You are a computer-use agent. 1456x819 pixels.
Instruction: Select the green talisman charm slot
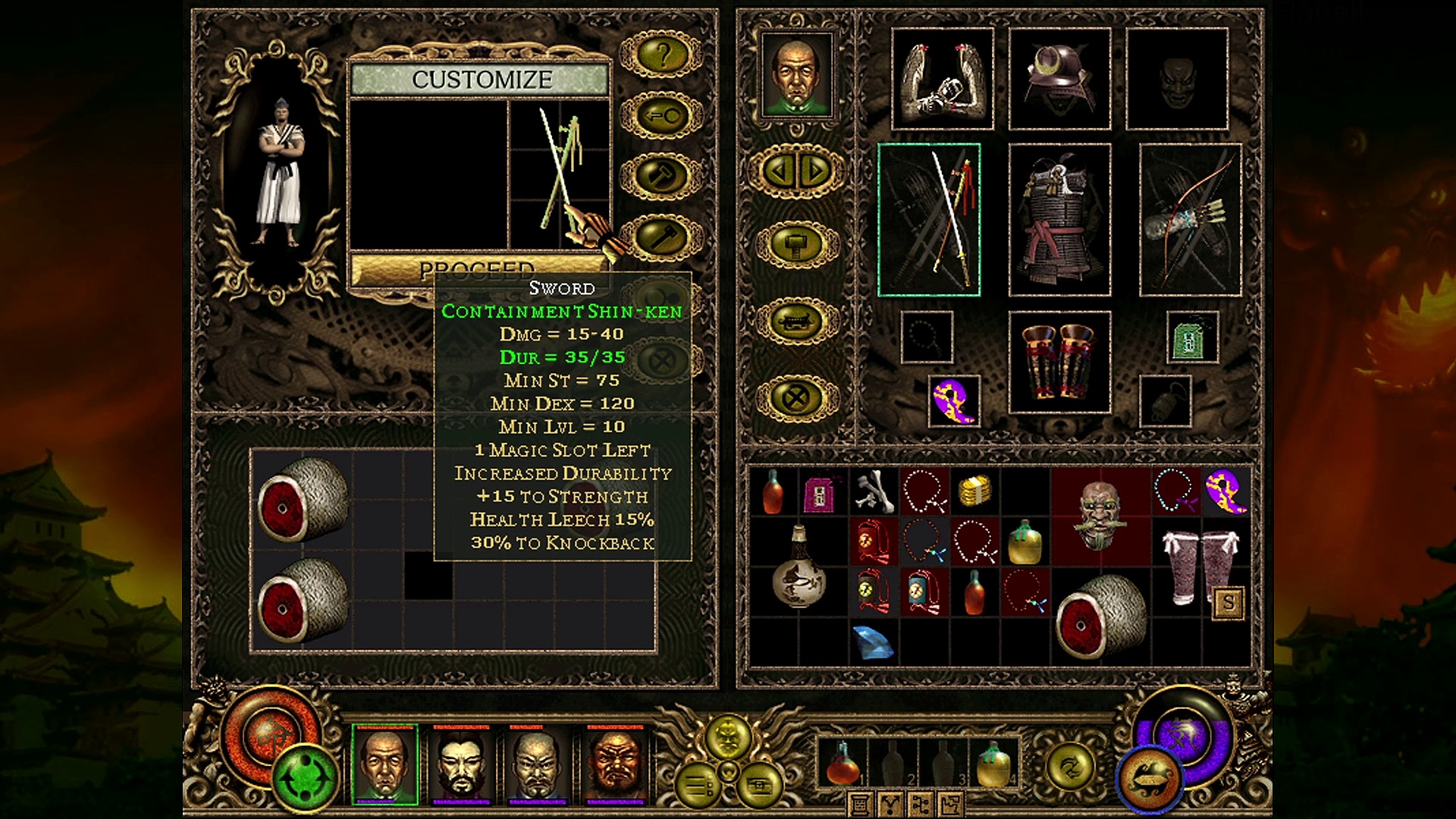click(x=1192, y=337)
